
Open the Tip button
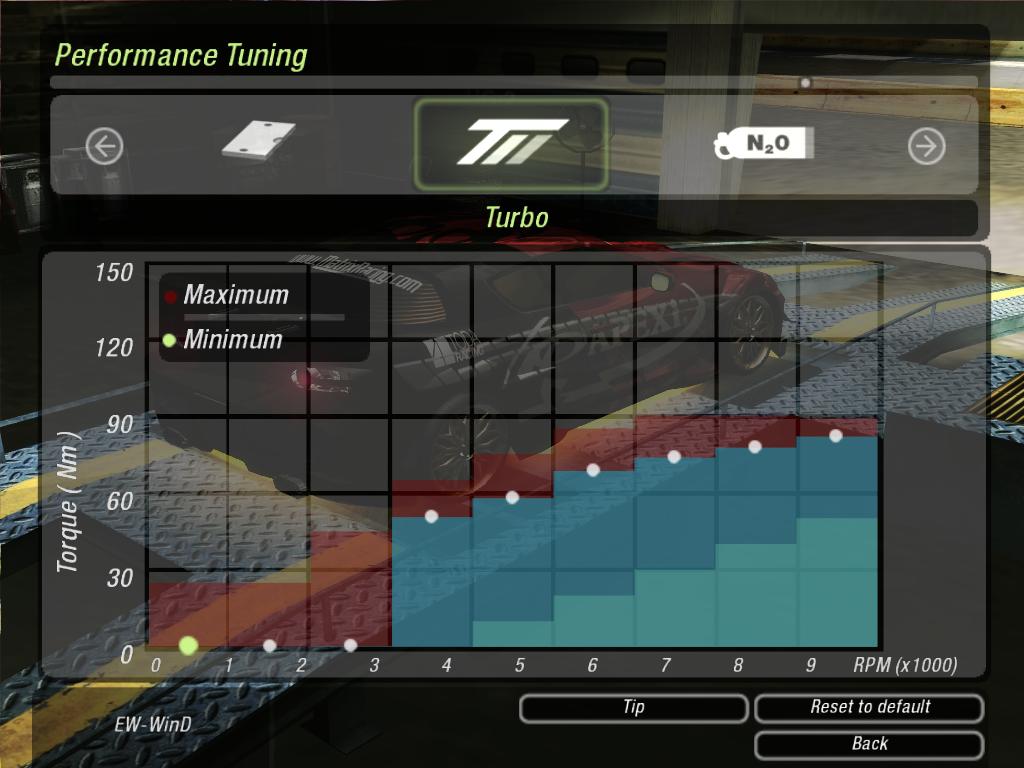(x=633, y=708)
